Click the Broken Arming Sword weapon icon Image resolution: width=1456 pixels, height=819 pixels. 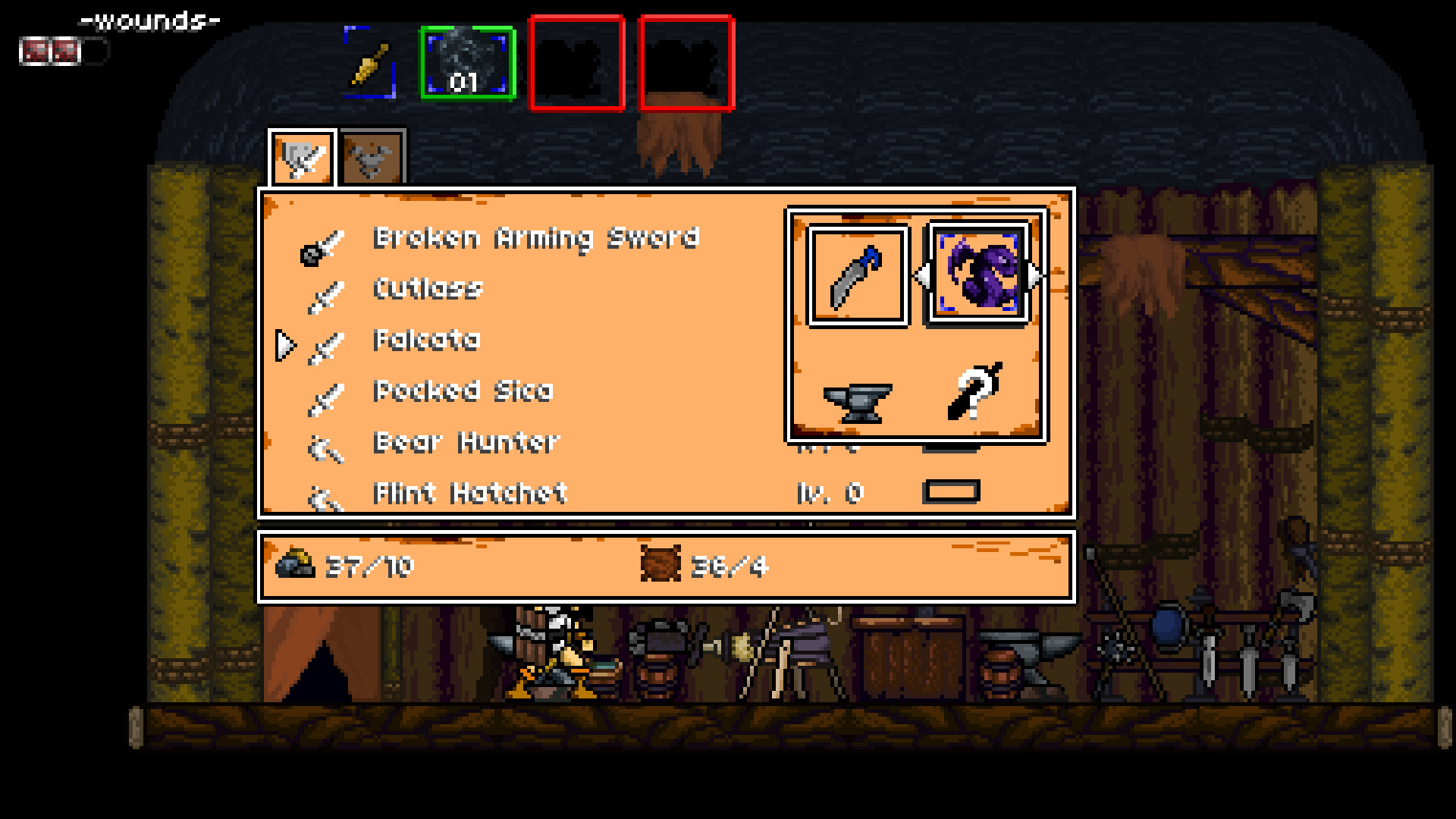[x=319, y=246]
